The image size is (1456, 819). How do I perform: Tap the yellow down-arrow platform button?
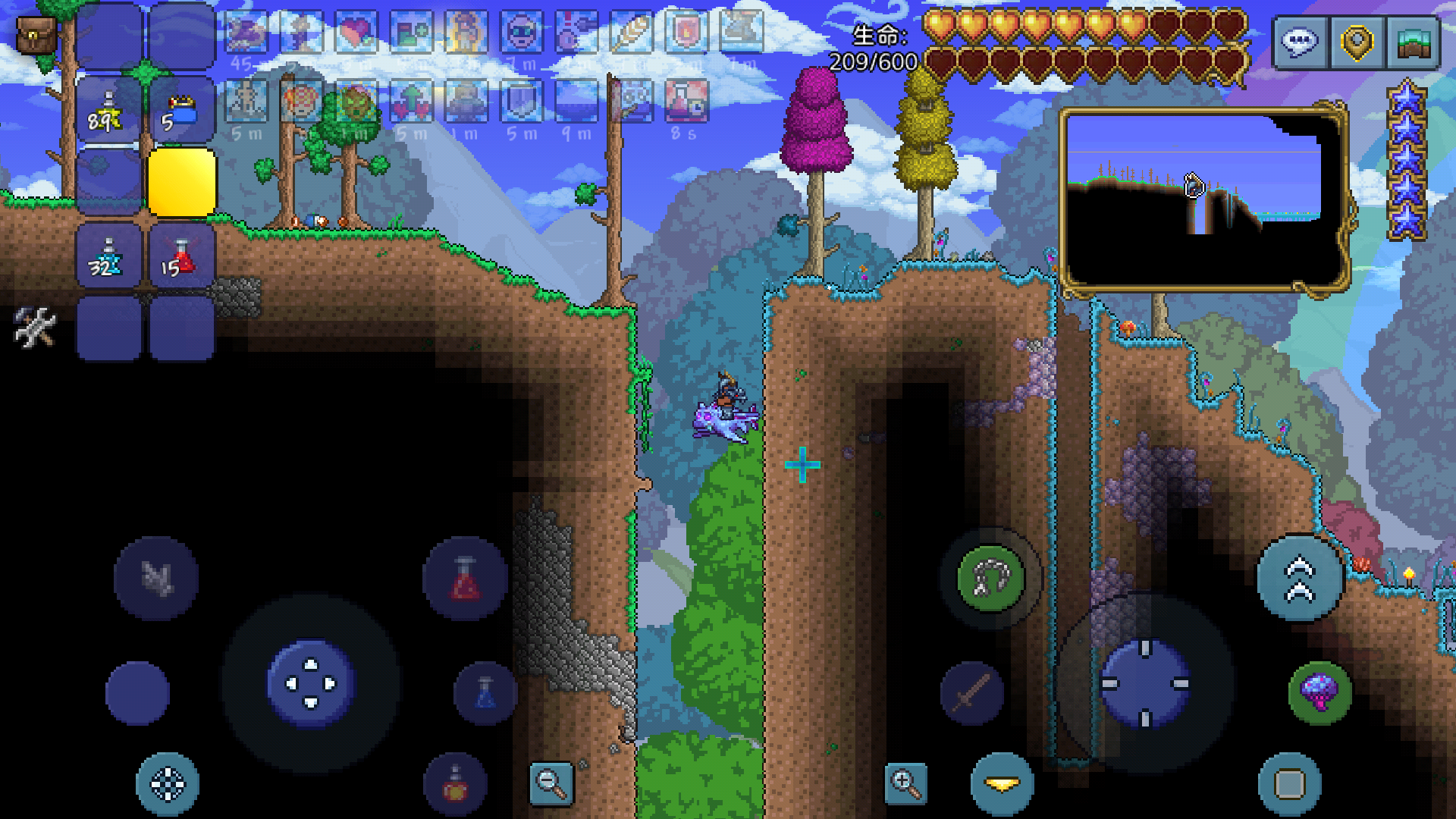tap(1003, 784)
